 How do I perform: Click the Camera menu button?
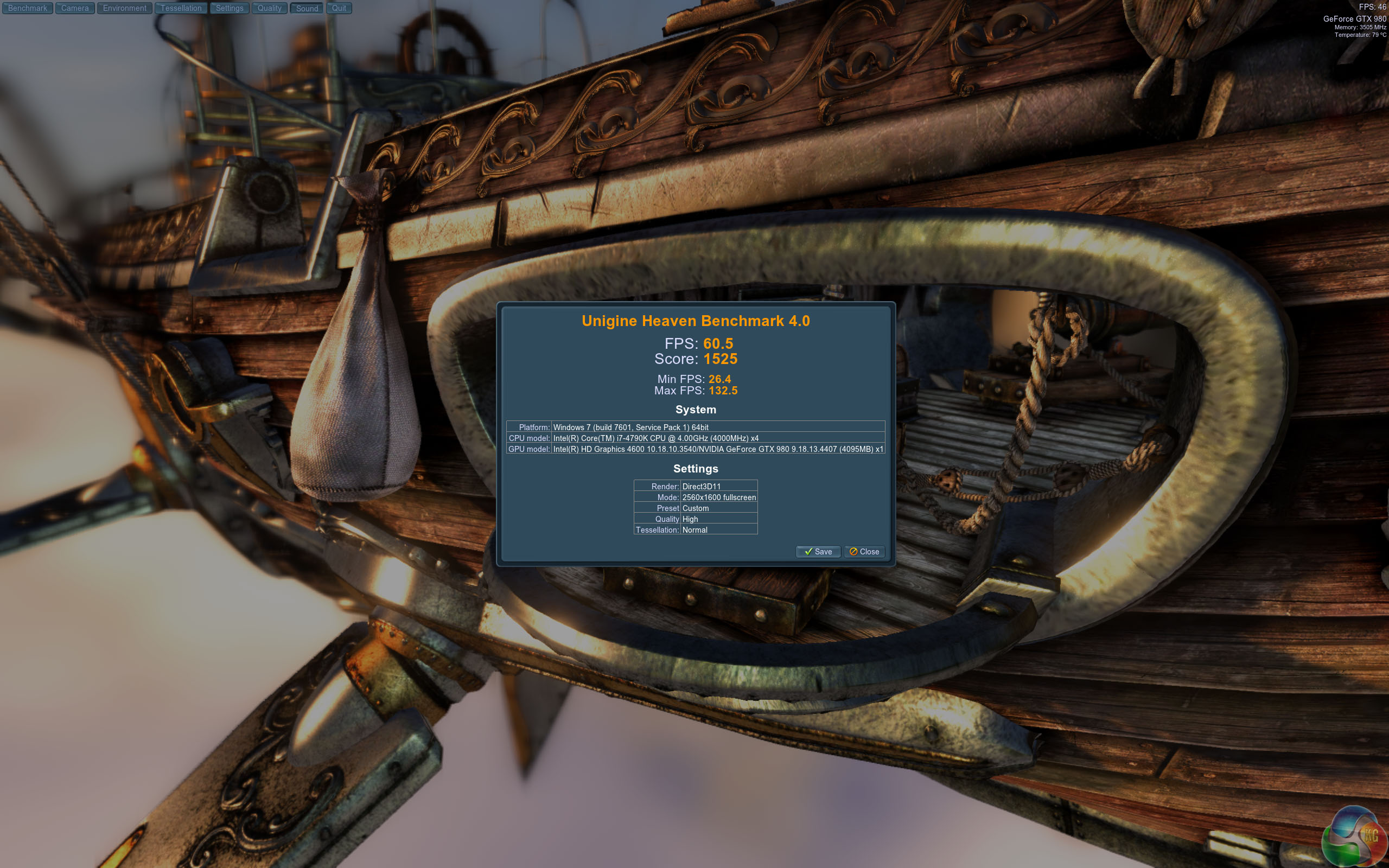coord(75,8)
